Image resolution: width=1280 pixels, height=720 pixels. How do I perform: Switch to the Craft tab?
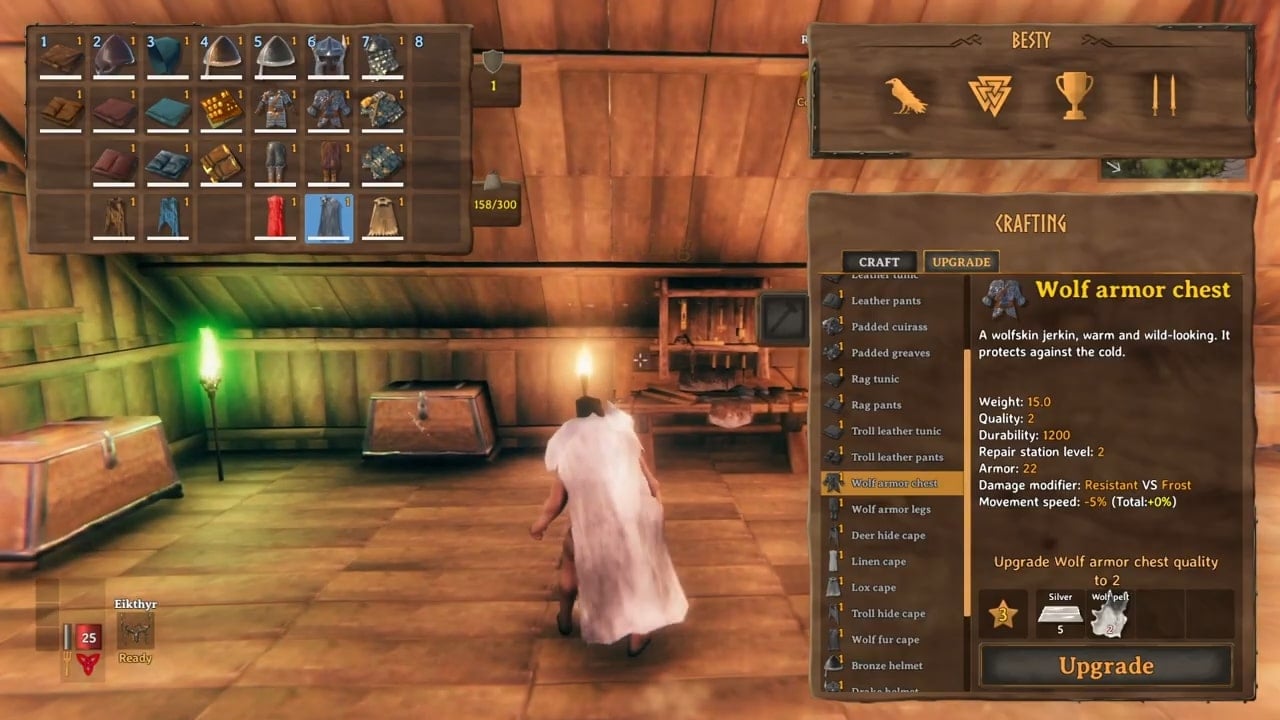pyautogui.click(x=879, y=262)
